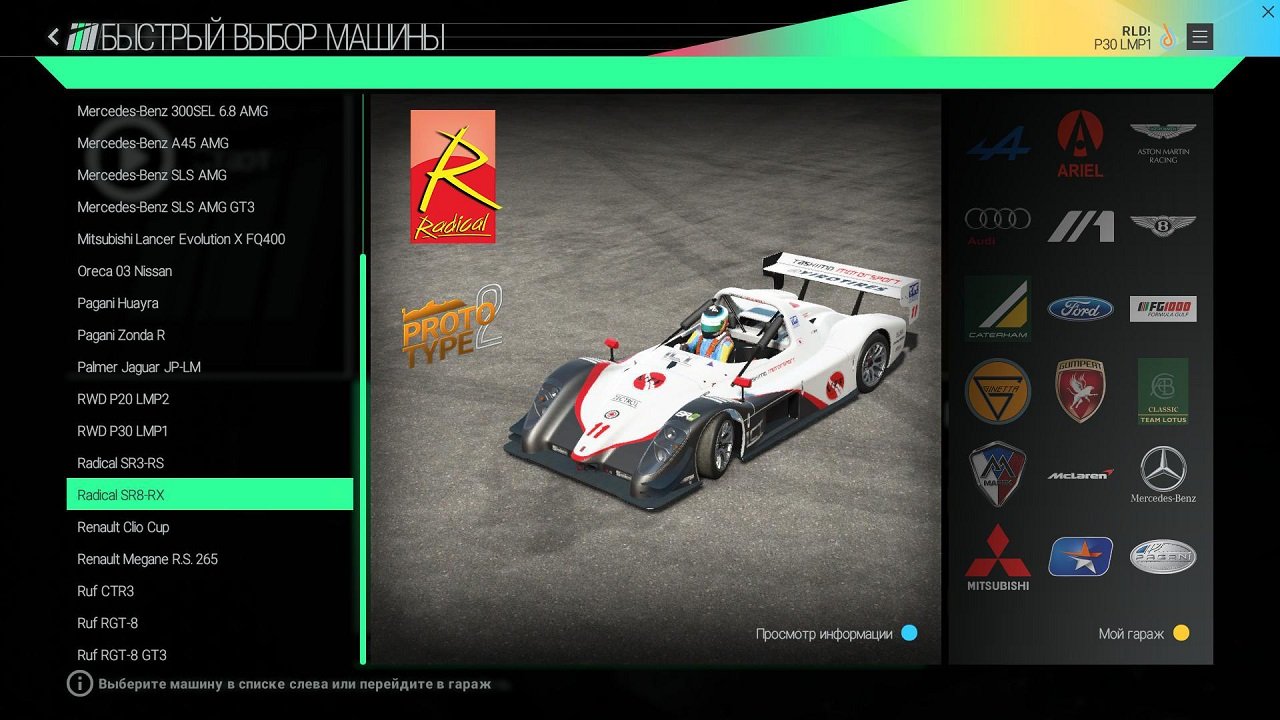Image resolution: width=1280 pixels, height=720 pixels.
Task: Open the hamburger menu top right
Action: point(1198,36)
